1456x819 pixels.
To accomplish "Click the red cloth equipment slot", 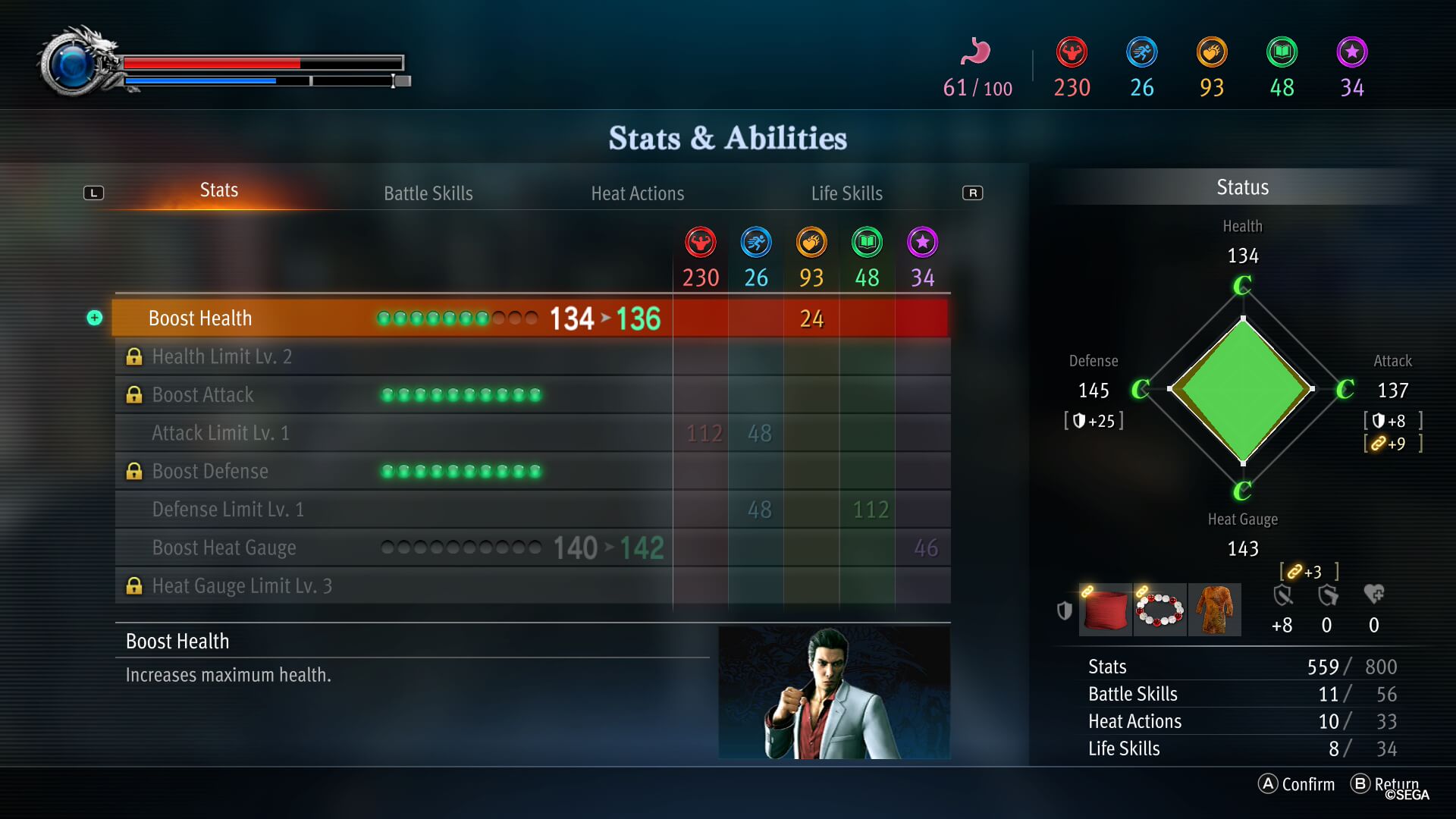I will point(1106,610).
